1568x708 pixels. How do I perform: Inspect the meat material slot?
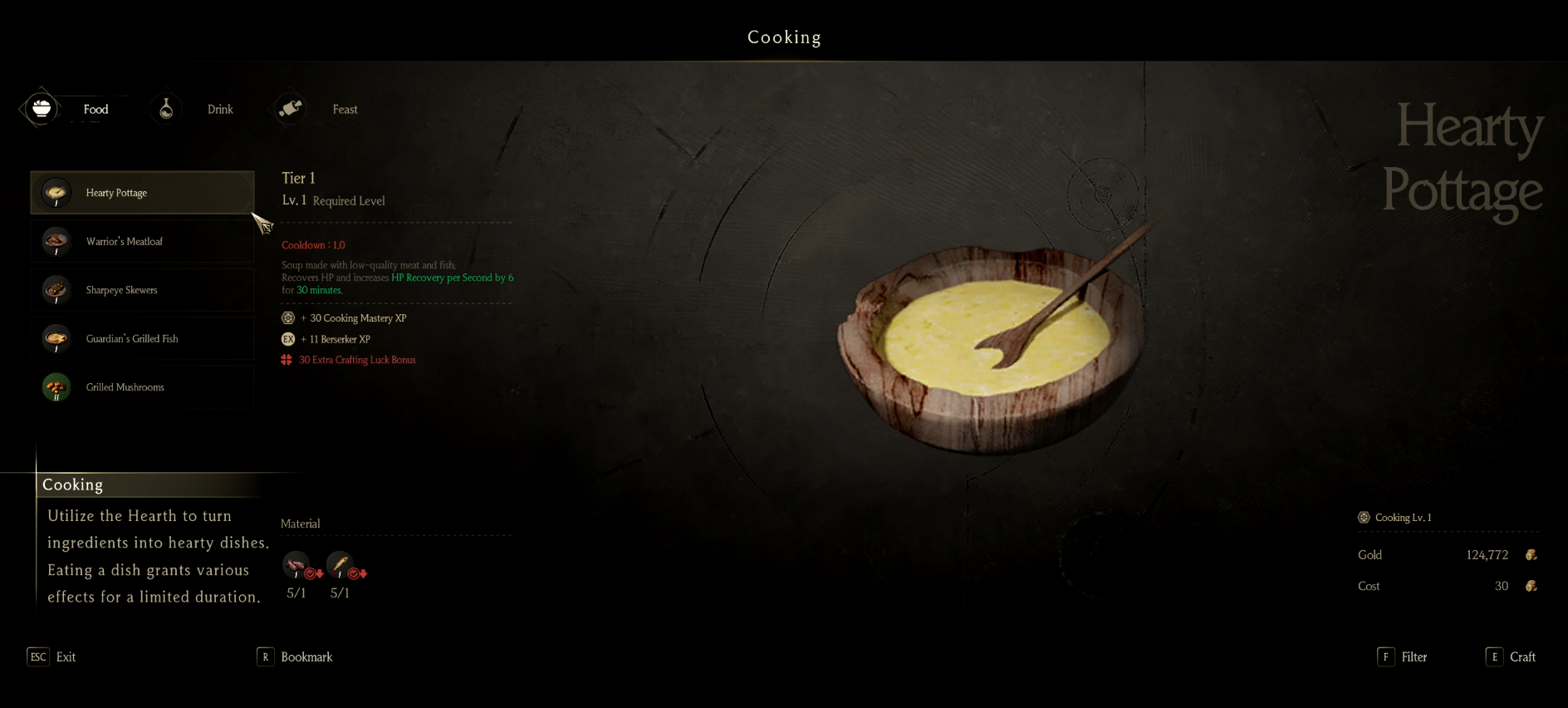[296, 565]
